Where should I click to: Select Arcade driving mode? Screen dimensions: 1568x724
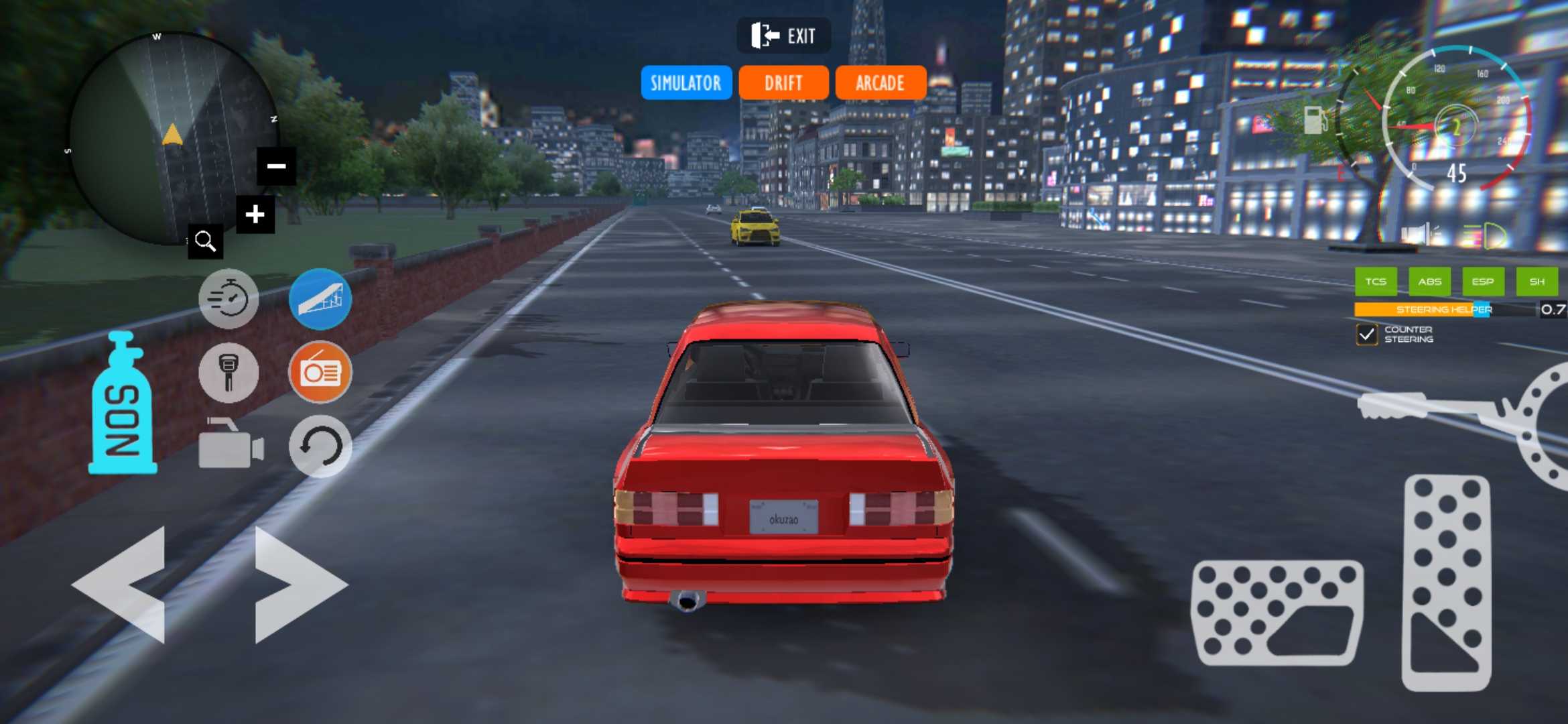click(x=880, y=82)
